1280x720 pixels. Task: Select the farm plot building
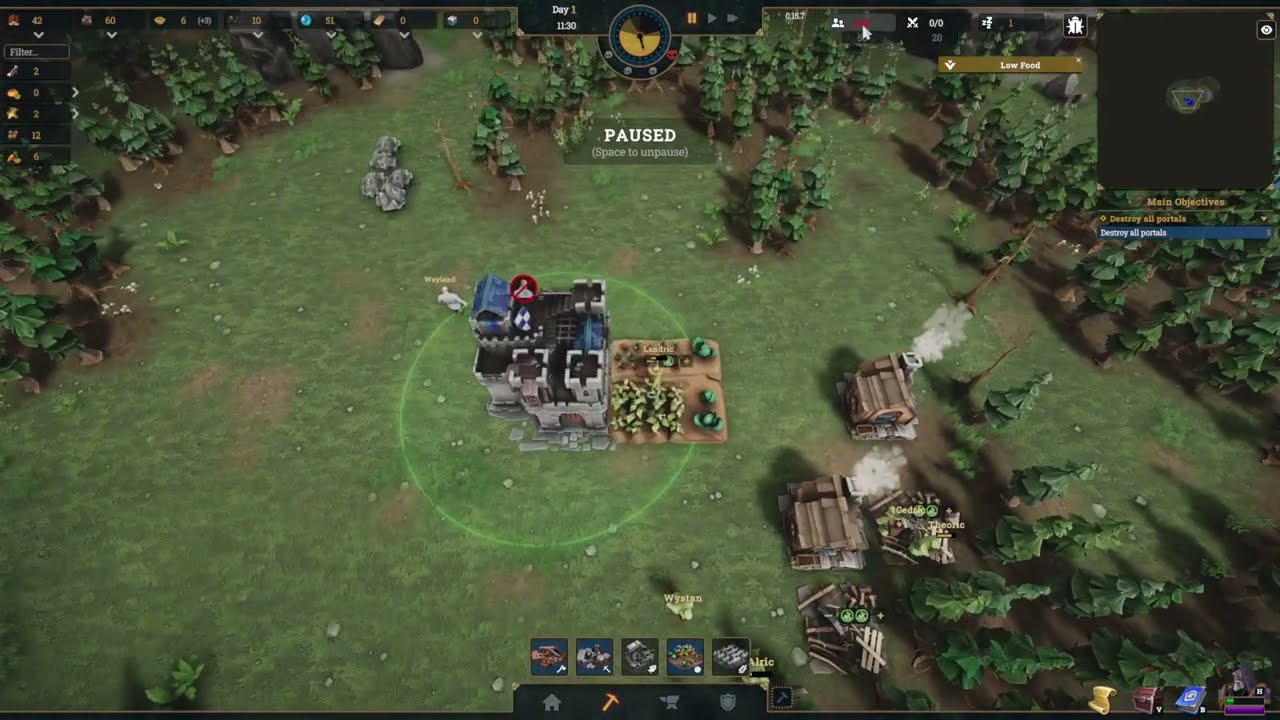(685, 657)
